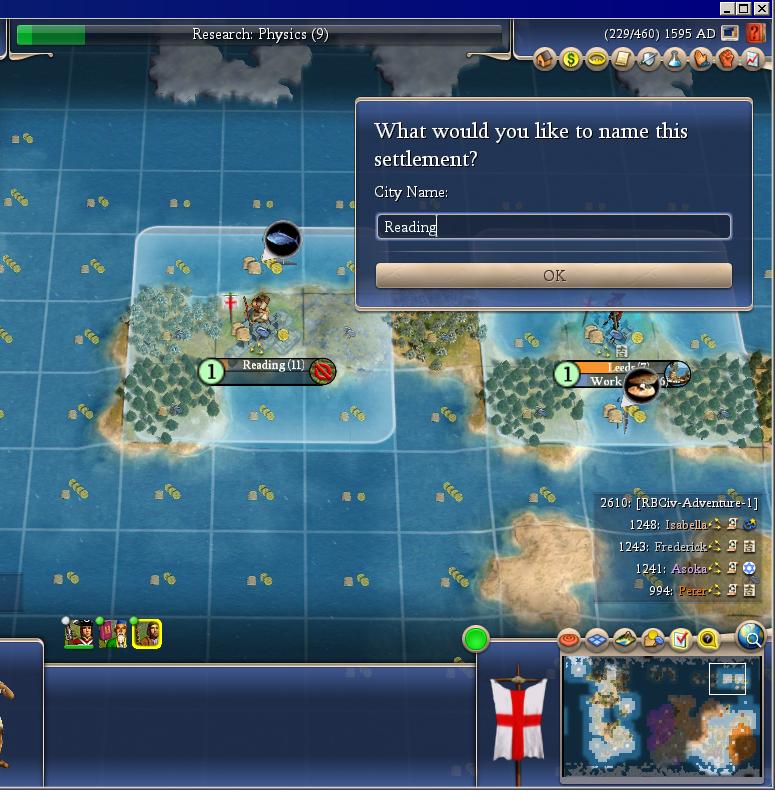Open the Civics advisor ring icon
The width and height of the screenshot is (775, 800).
597,60
